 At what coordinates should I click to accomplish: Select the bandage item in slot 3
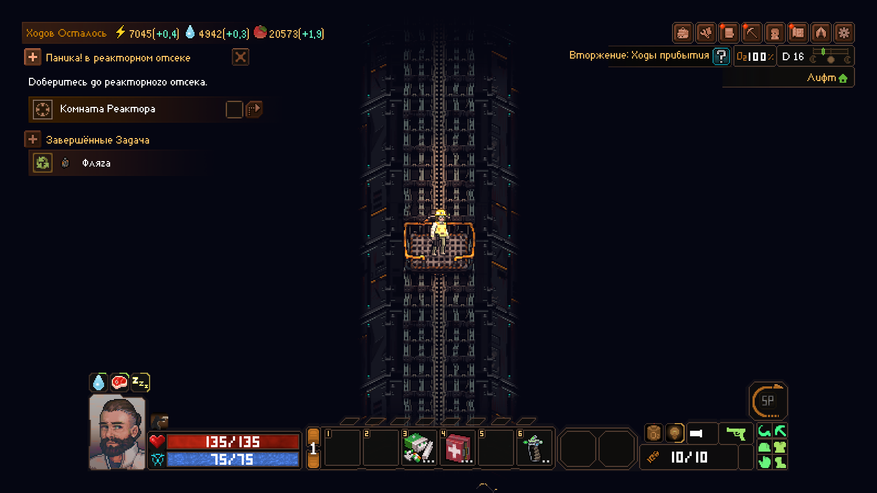tap(418, 448)
